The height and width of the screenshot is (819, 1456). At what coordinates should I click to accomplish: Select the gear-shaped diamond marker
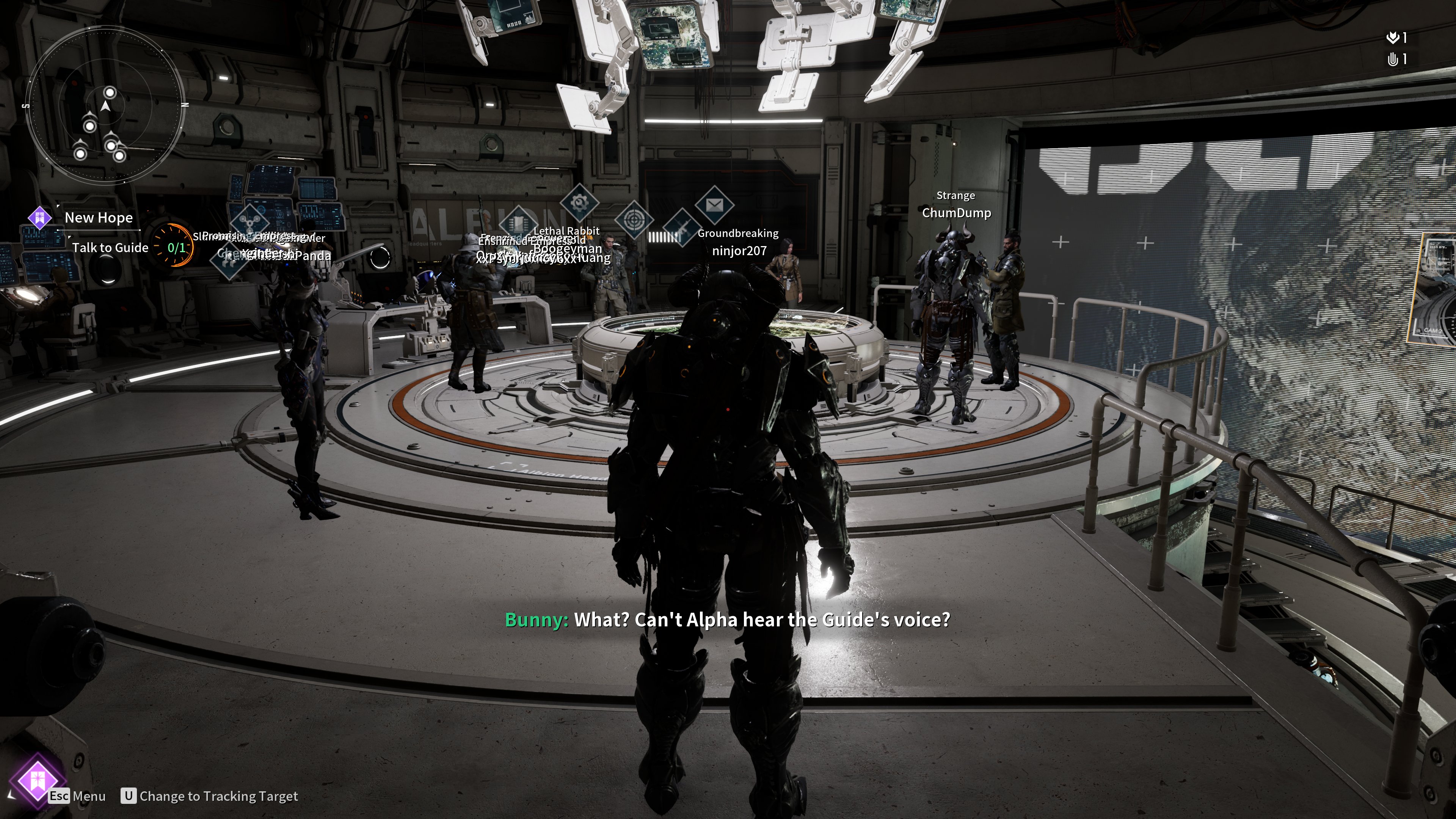(579, 202)
